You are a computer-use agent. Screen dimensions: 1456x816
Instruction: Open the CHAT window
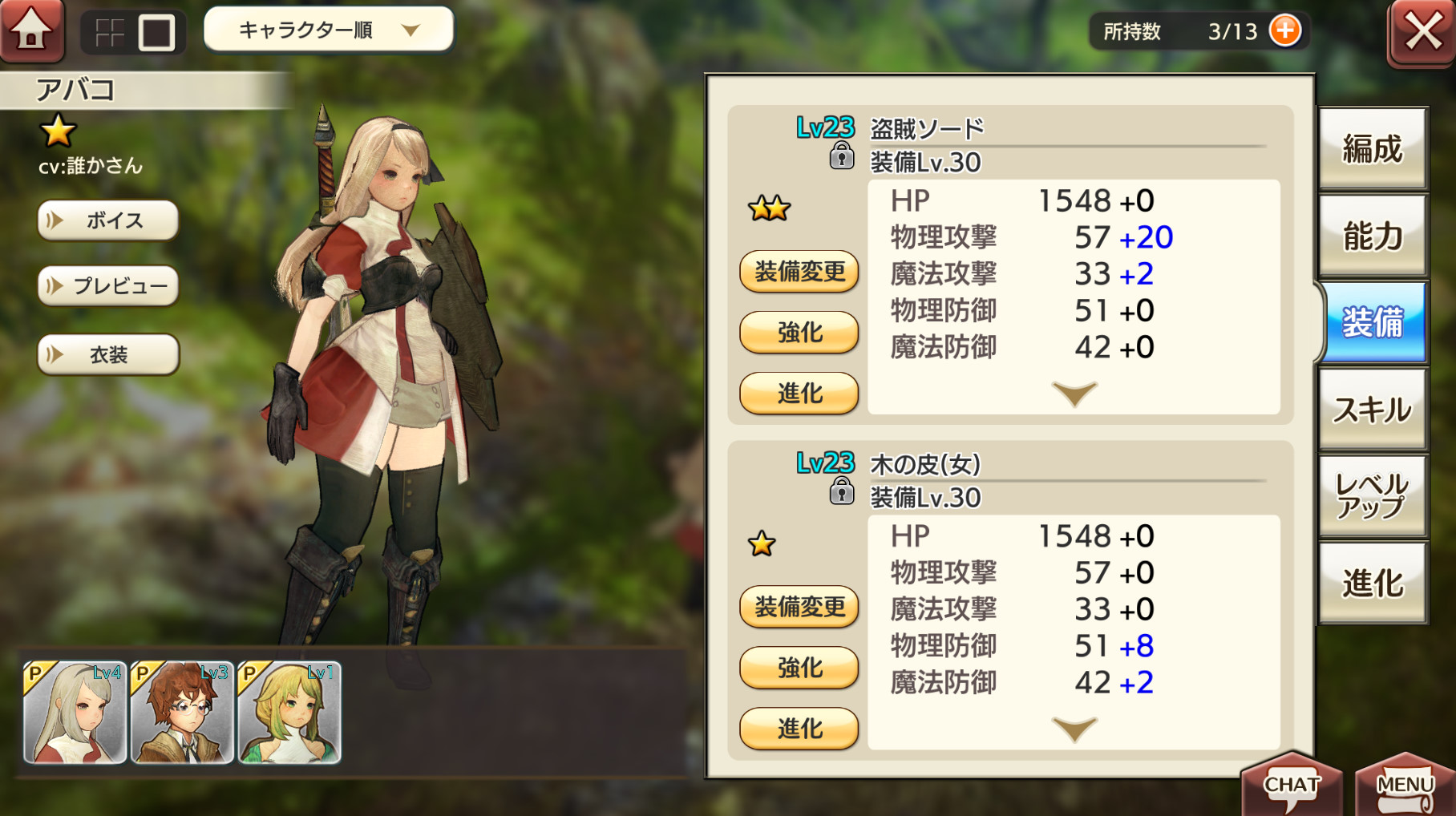tap(1291, 786)
